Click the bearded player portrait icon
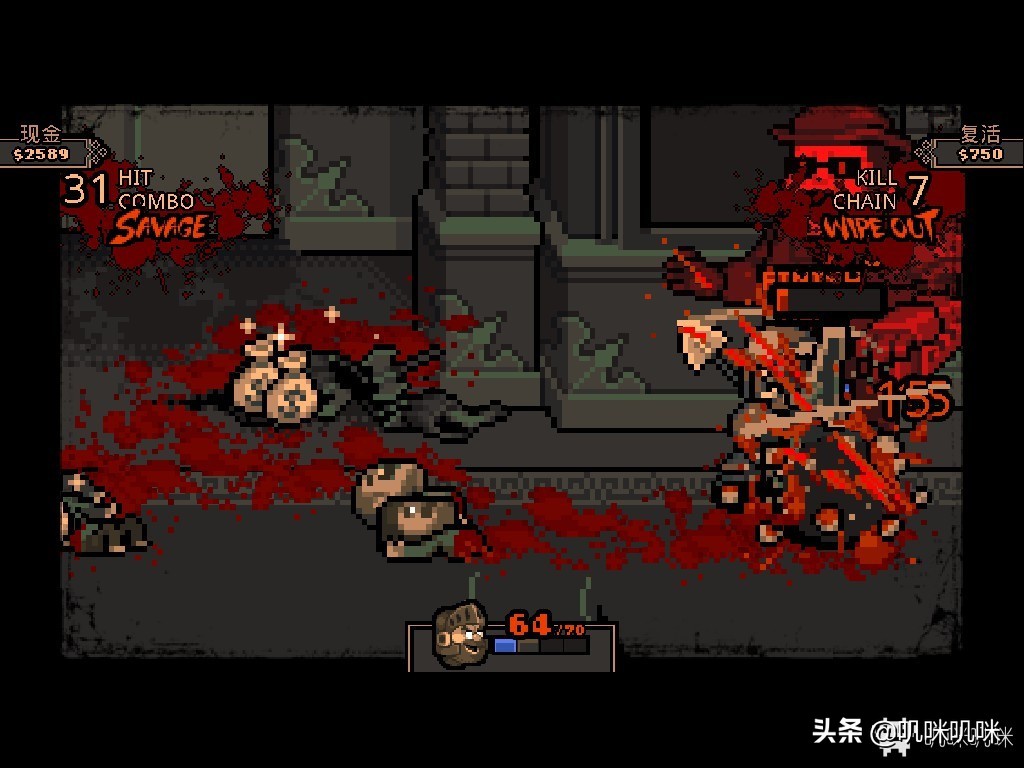Viewport: 1024px width, 768px height. (459, 632)
